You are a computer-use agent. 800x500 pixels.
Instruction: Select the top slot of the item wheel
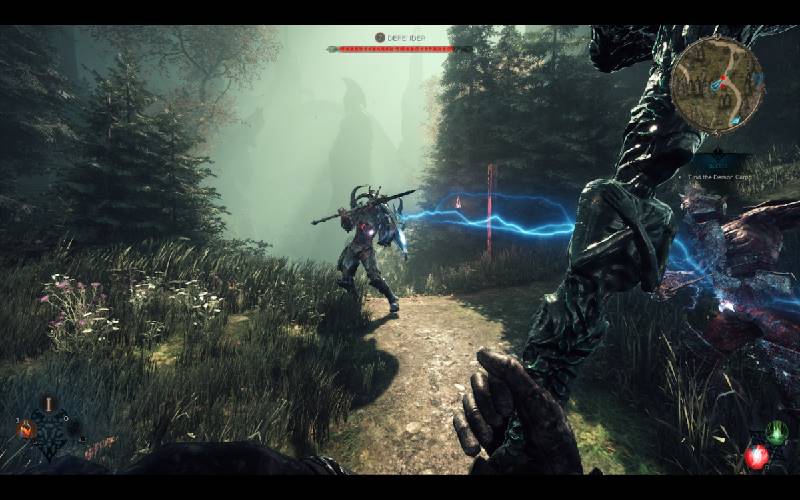47,406
